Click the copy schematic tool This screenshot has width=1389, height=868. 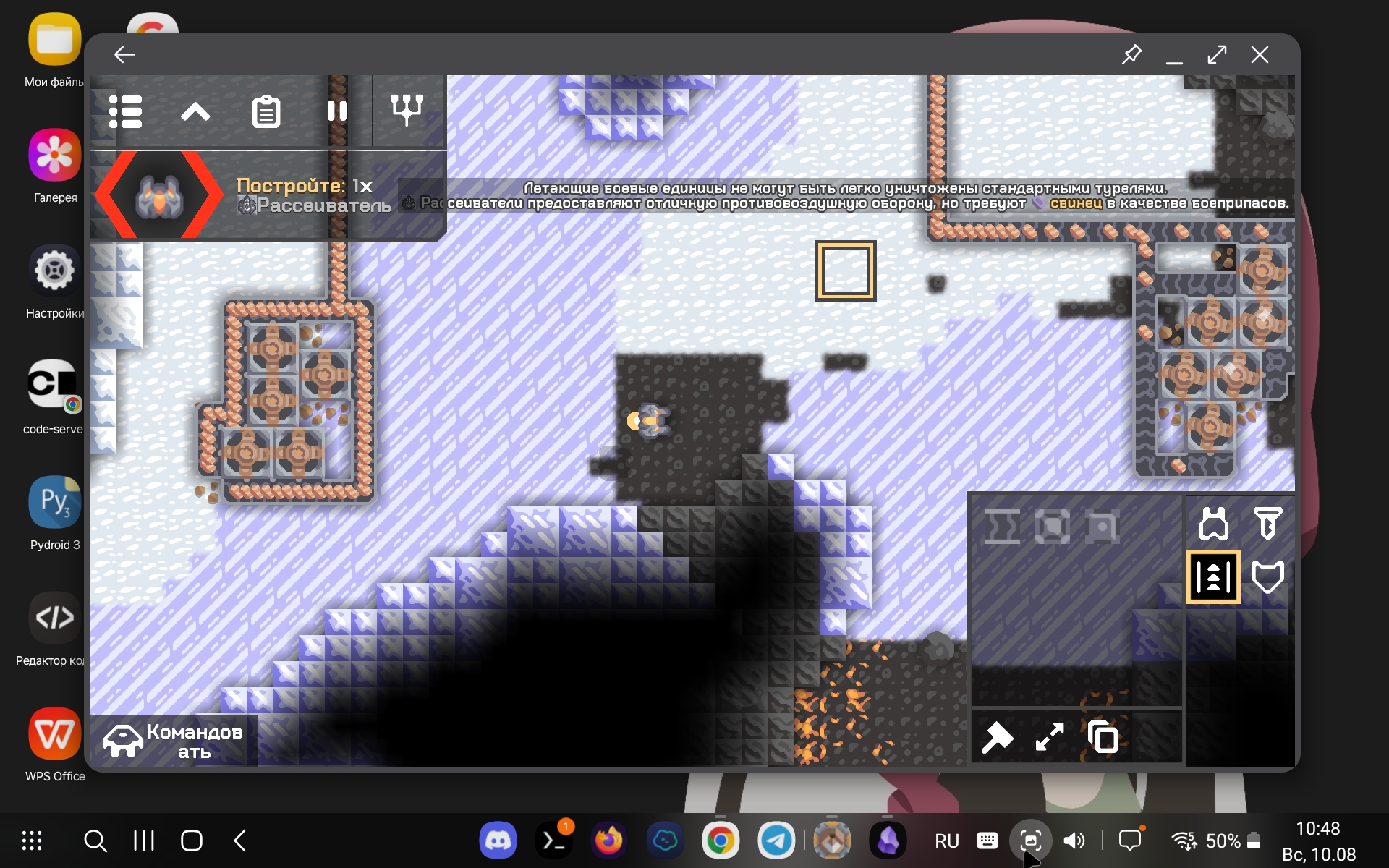[x=1102, y=737]
